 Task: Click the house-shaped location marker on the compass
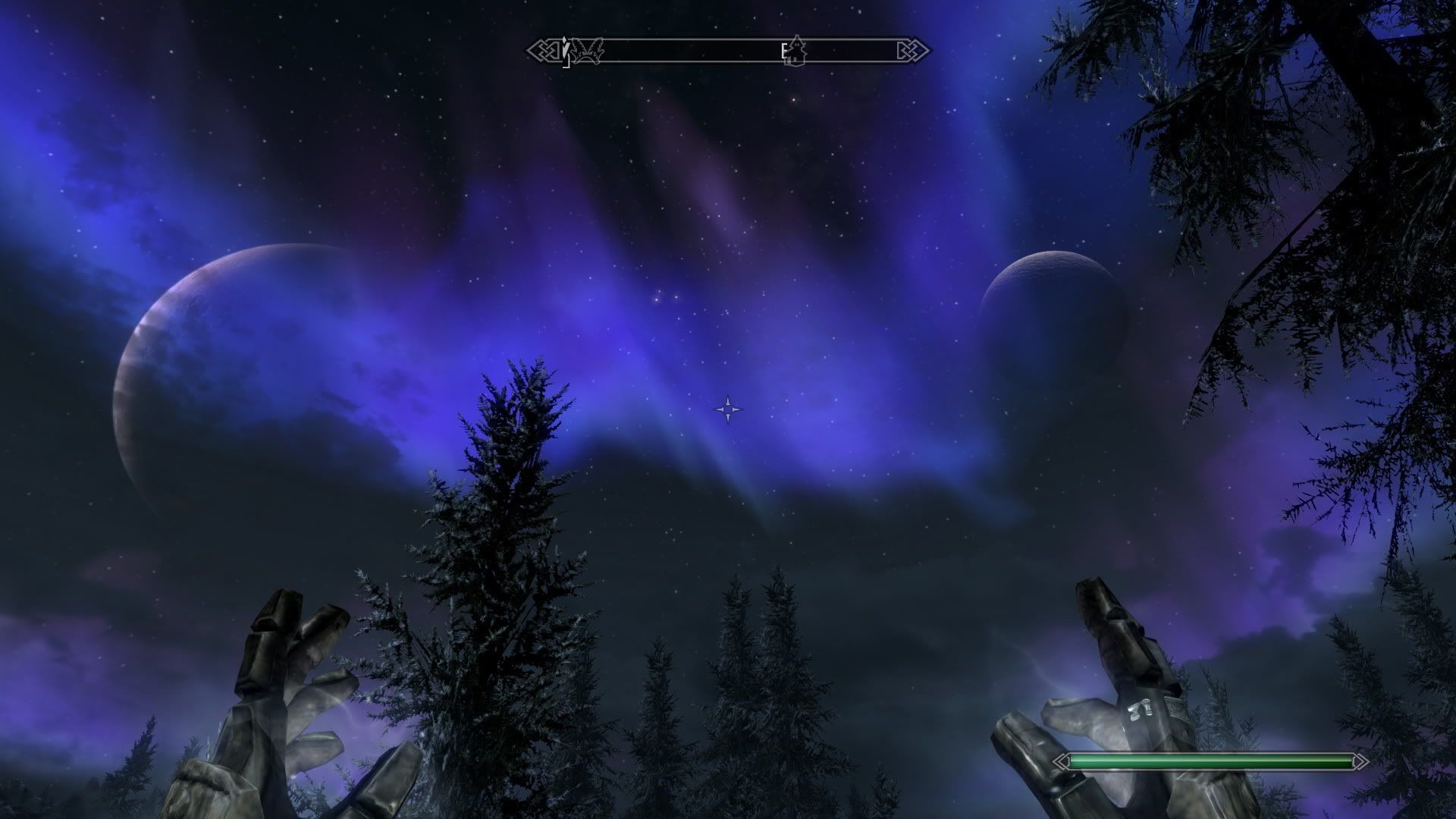(x=797, y=51)
